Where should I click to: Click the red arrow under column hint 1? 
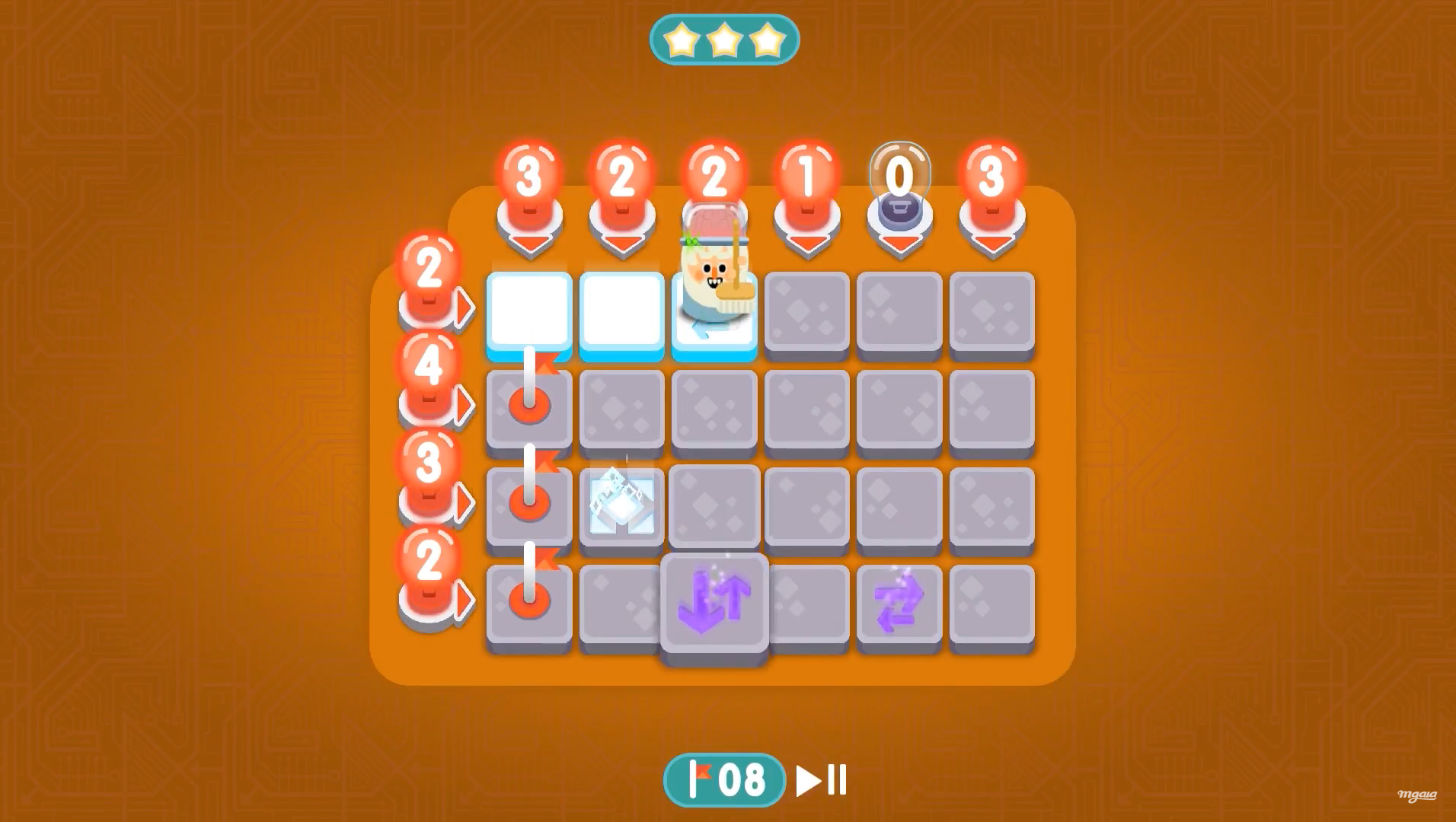pyautogui.click(x=807, y=242)
